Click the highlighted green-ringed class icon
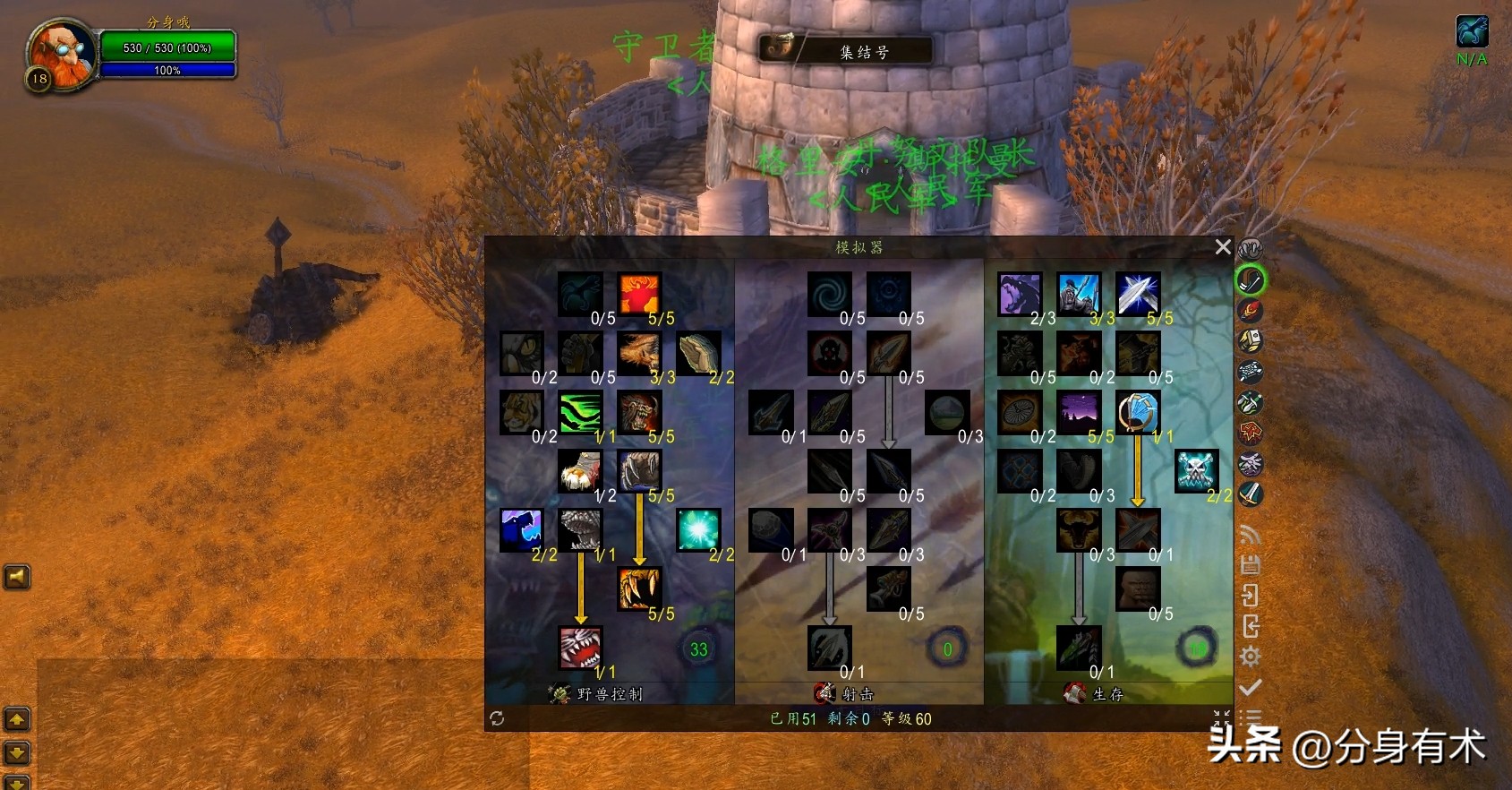 1251,280
